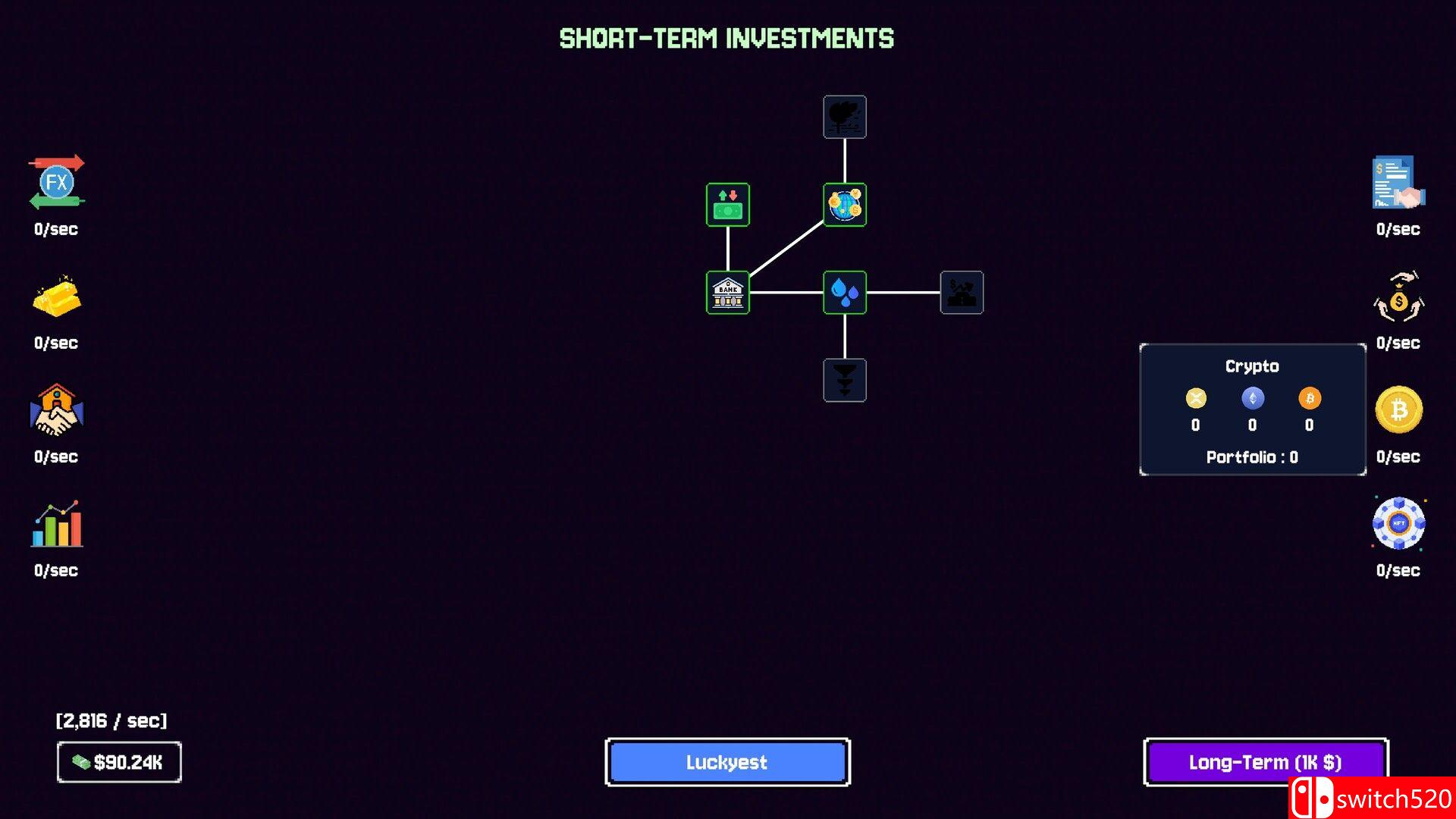Open the bar chart stocks investment
The height and width of the screenshot is (819, 1456).
tap(57, 524)
